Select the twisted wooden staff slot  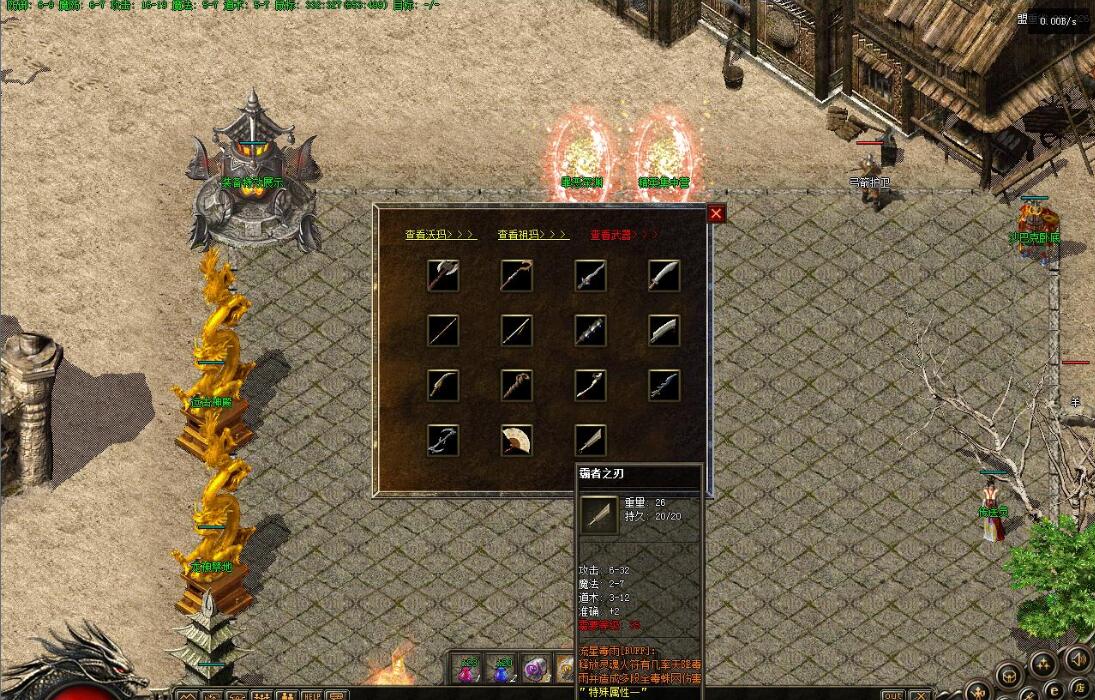pos(517,385)
